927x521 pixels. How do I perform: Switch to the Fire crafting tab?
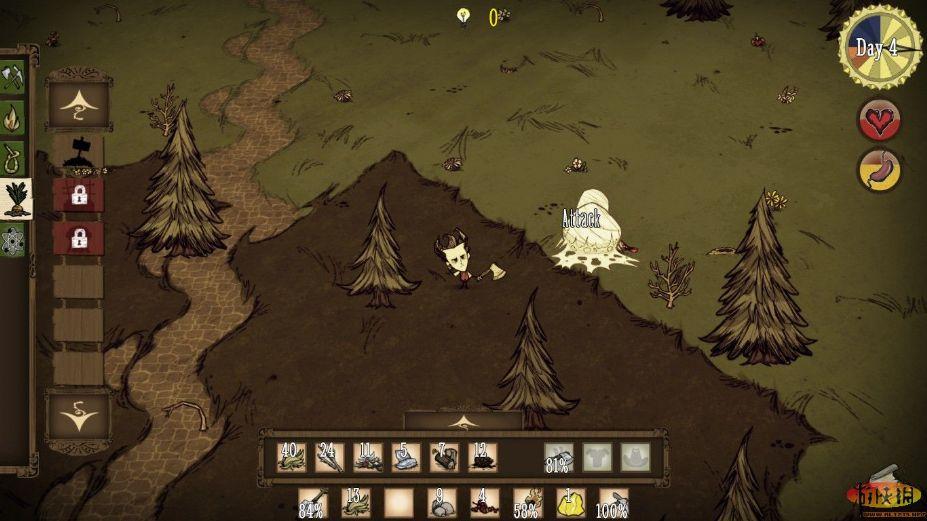click(13, 116)
